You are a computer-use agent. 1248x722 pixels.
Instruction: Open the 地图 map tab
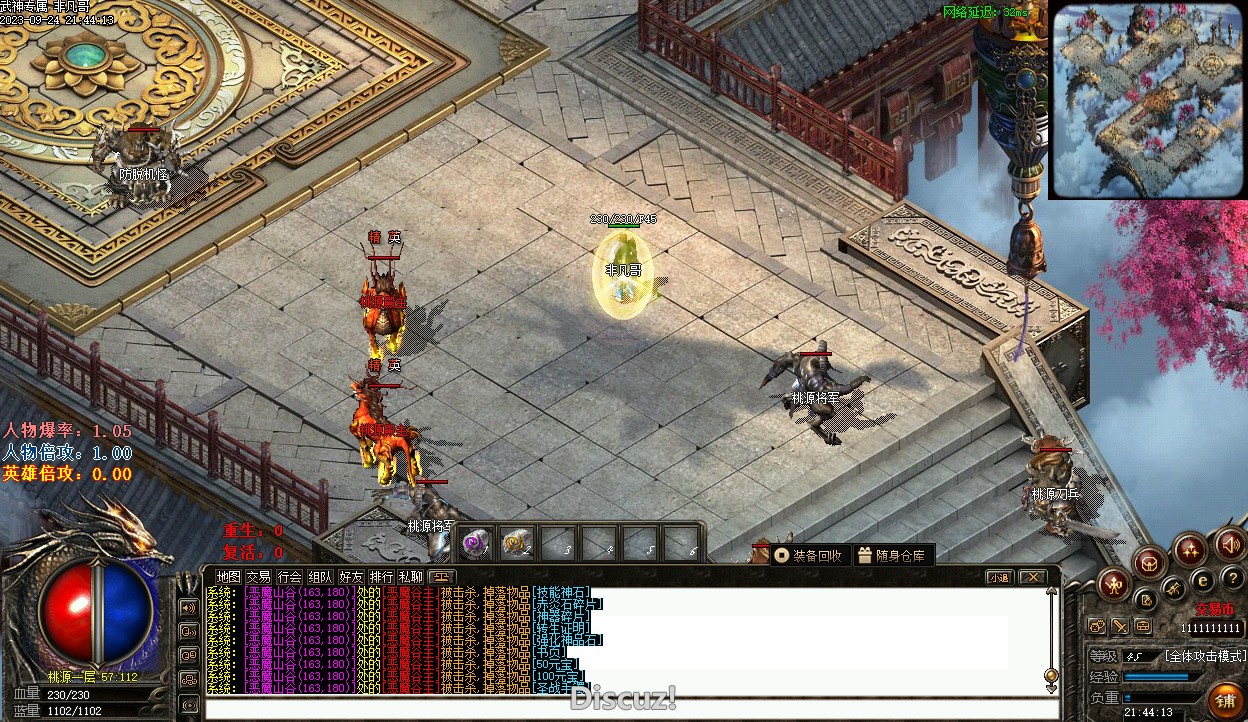(229, 577)
